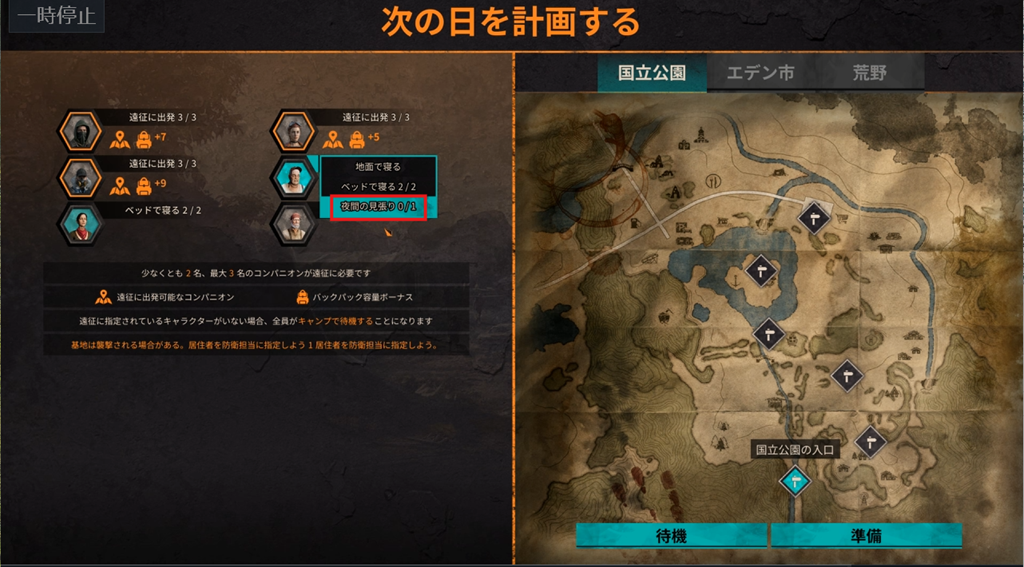1024x567 pixels.
Task: Select the teal 国立公園の入口 map marker
Action: click(x=796, y=481)
